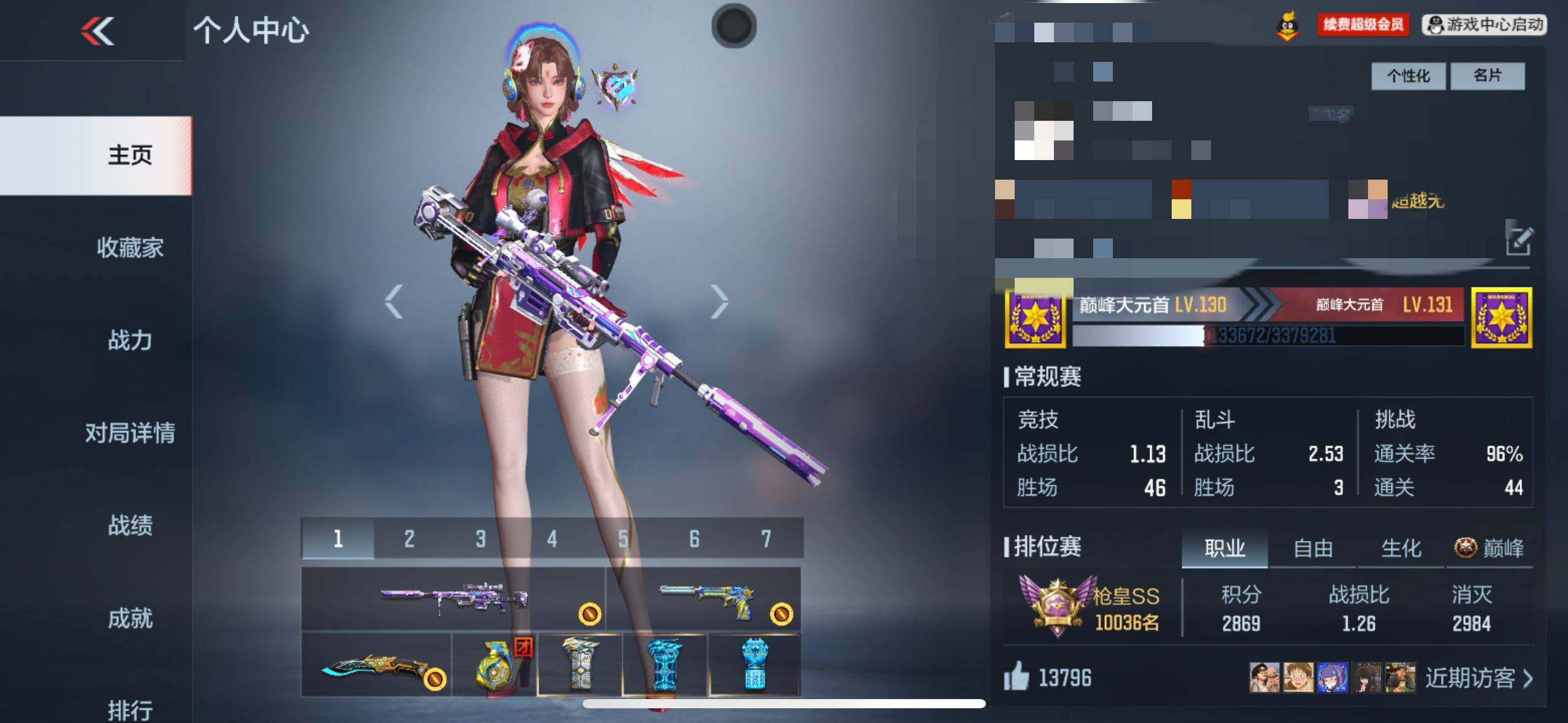1568x723 pixels.
Task: Switch ranked view to 自由 tab
Action: tap(1313, 548)
